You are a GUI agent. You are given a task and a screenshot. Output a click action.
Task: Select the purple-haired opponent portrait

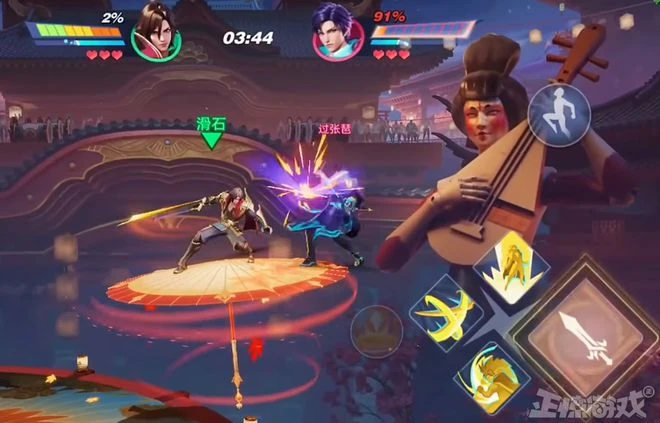337,33
